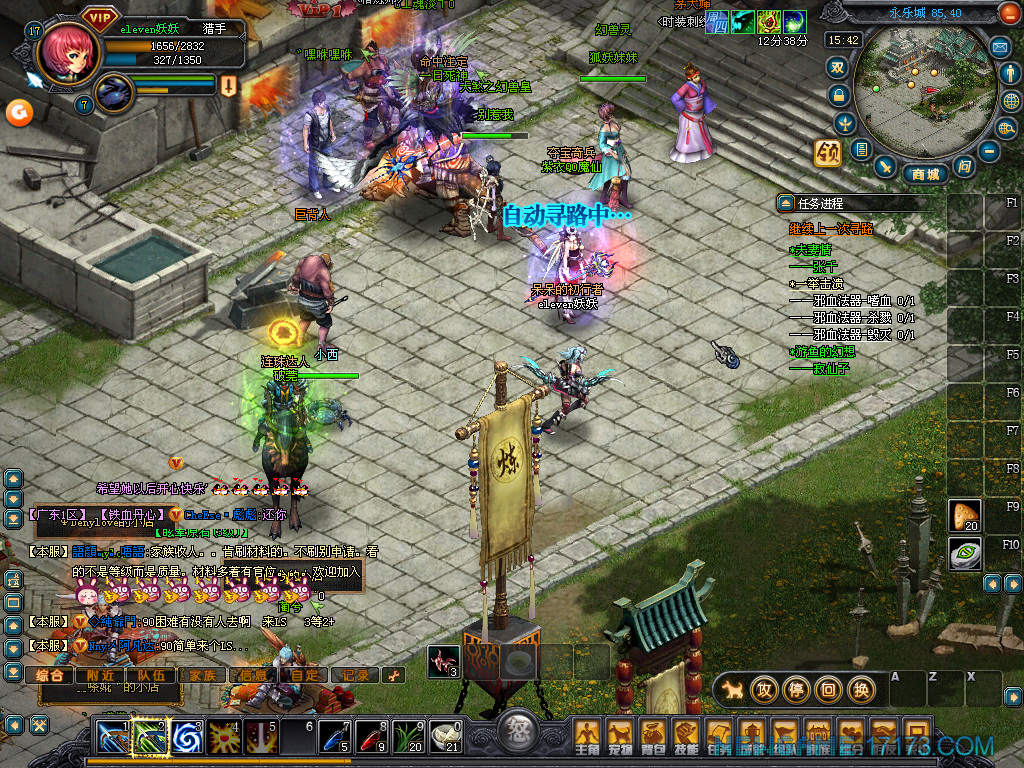
Task: Use the red potion in slot 8
Action: tap(372, 737)
